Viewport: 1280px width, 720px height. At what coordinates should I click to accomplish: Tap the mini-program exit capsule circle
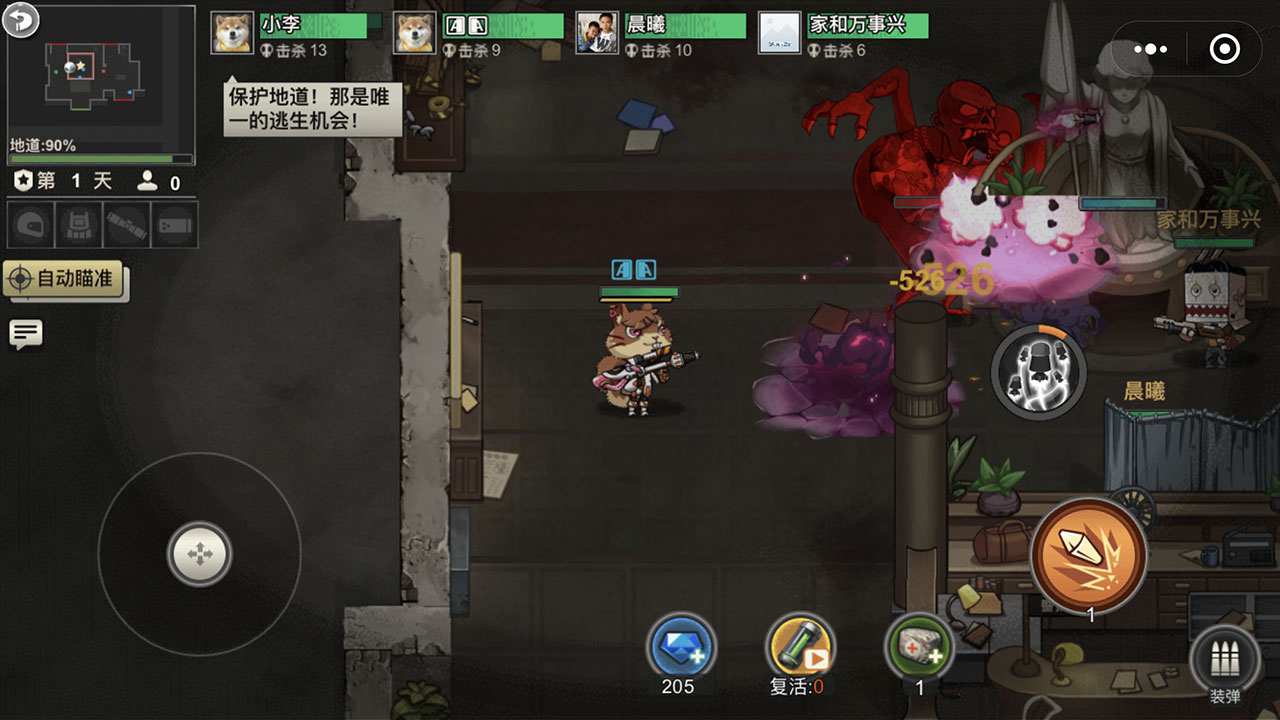[1226, 48]
